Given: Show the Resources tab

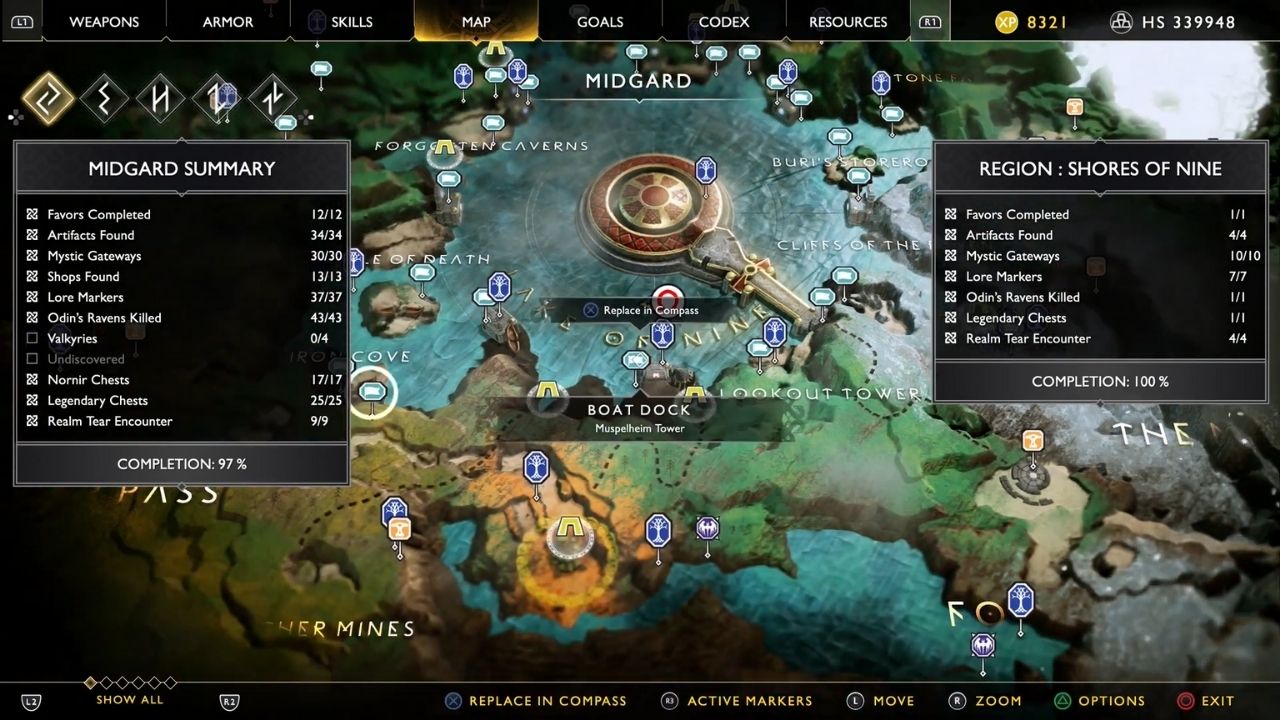Looking at the screenshot, I should [848, 21].
